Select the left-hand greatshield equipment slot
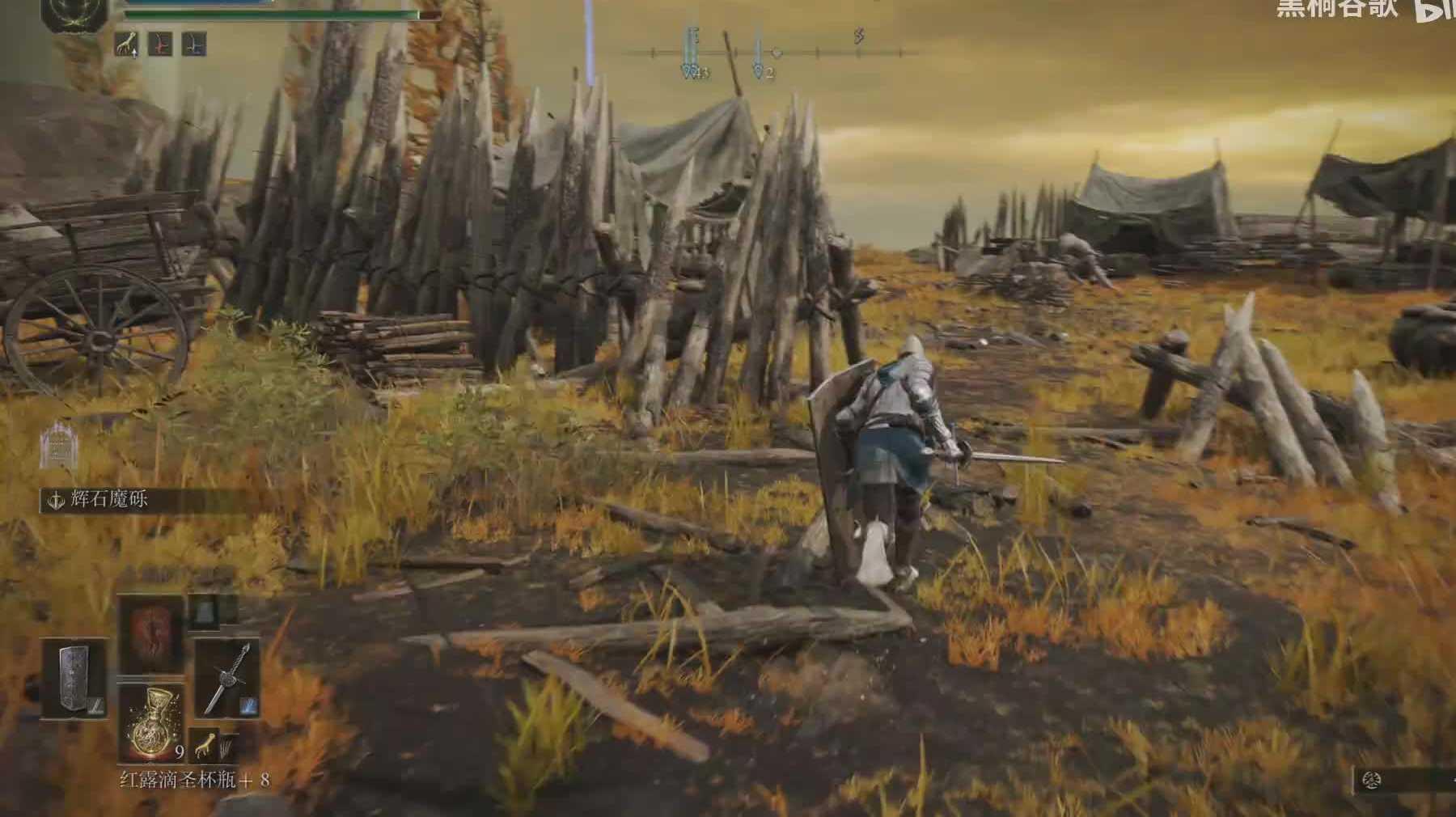 coord(73,678)
